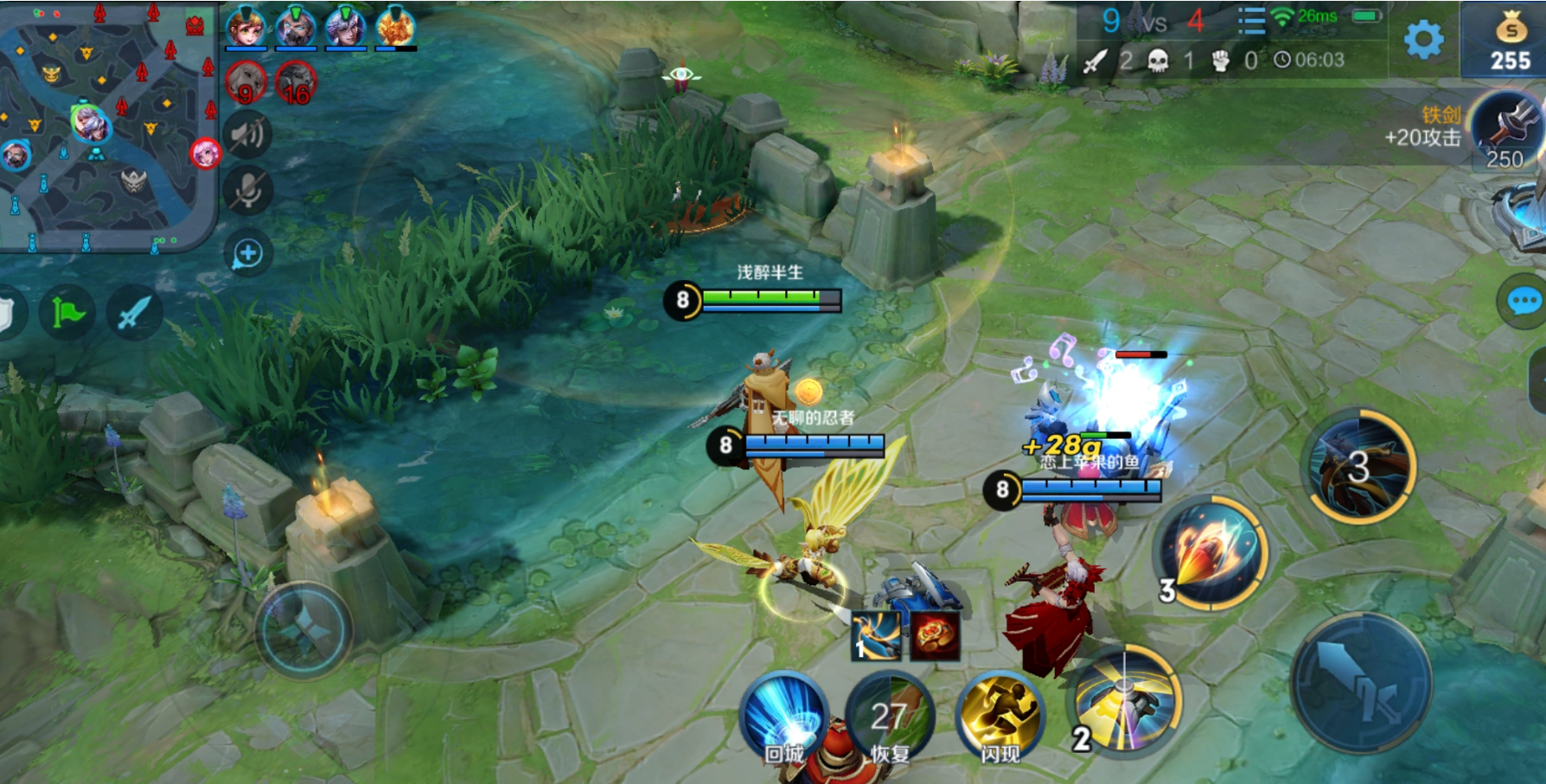Toggle the speaker sound button
The height and width of the screenshot is (784, 1546).
pyautogui.click(x=248, y=135)
